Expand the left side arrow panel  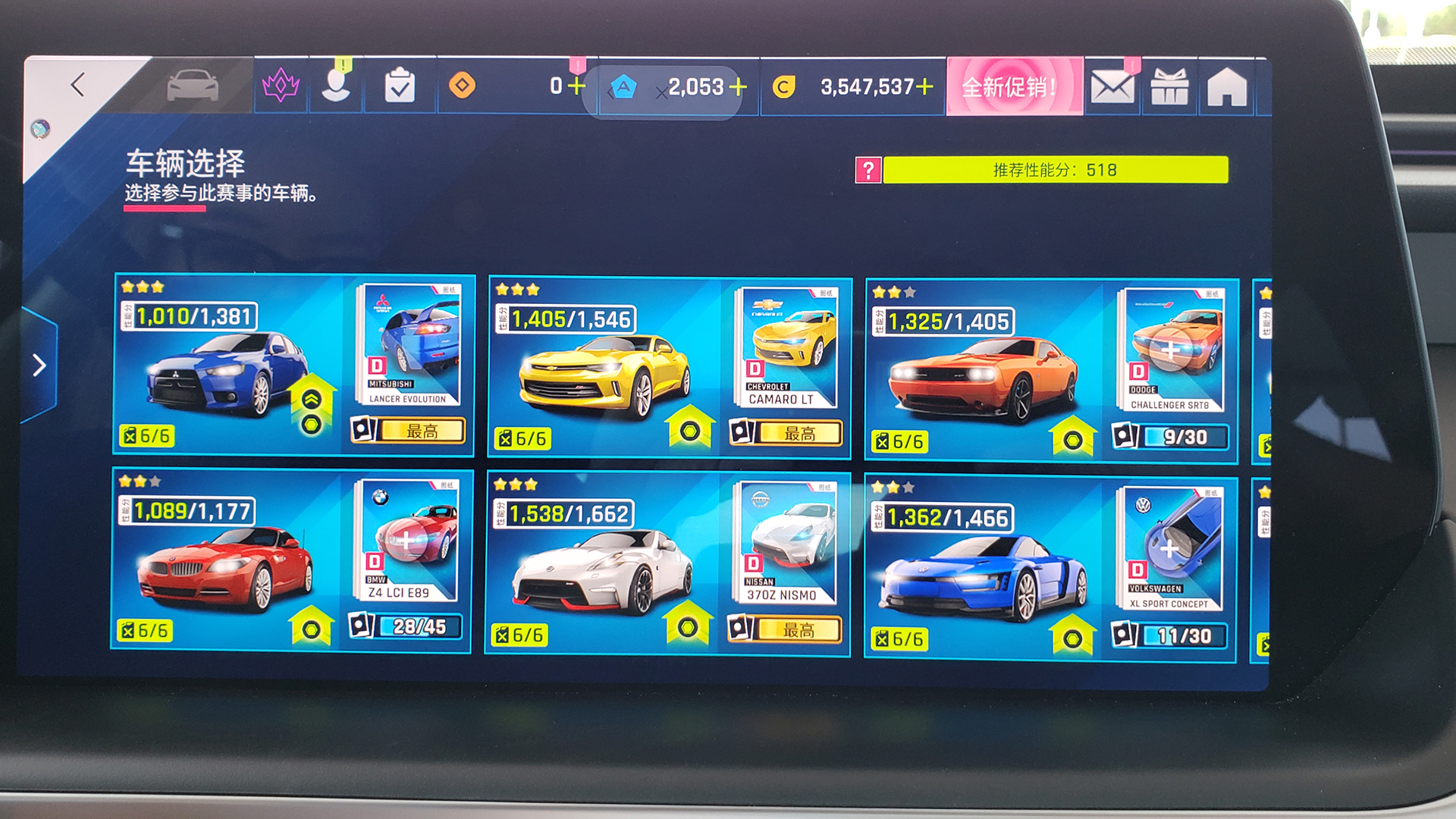(x=39, y=366)
